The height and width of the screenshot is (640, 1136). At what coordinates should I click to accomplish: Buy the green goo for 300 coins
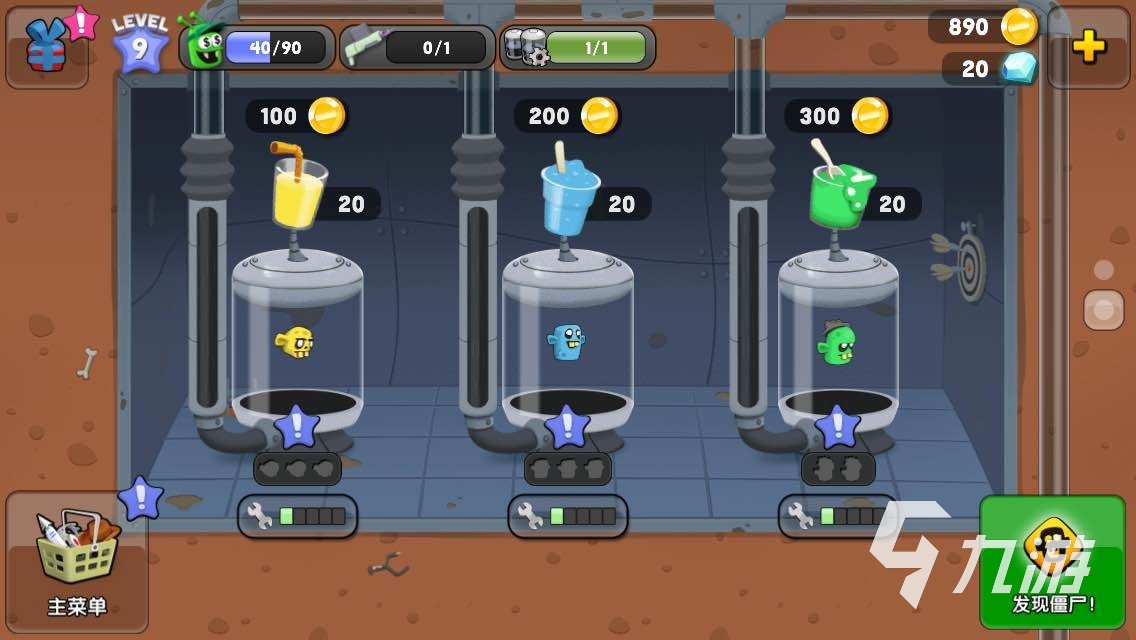pos(837,116)
